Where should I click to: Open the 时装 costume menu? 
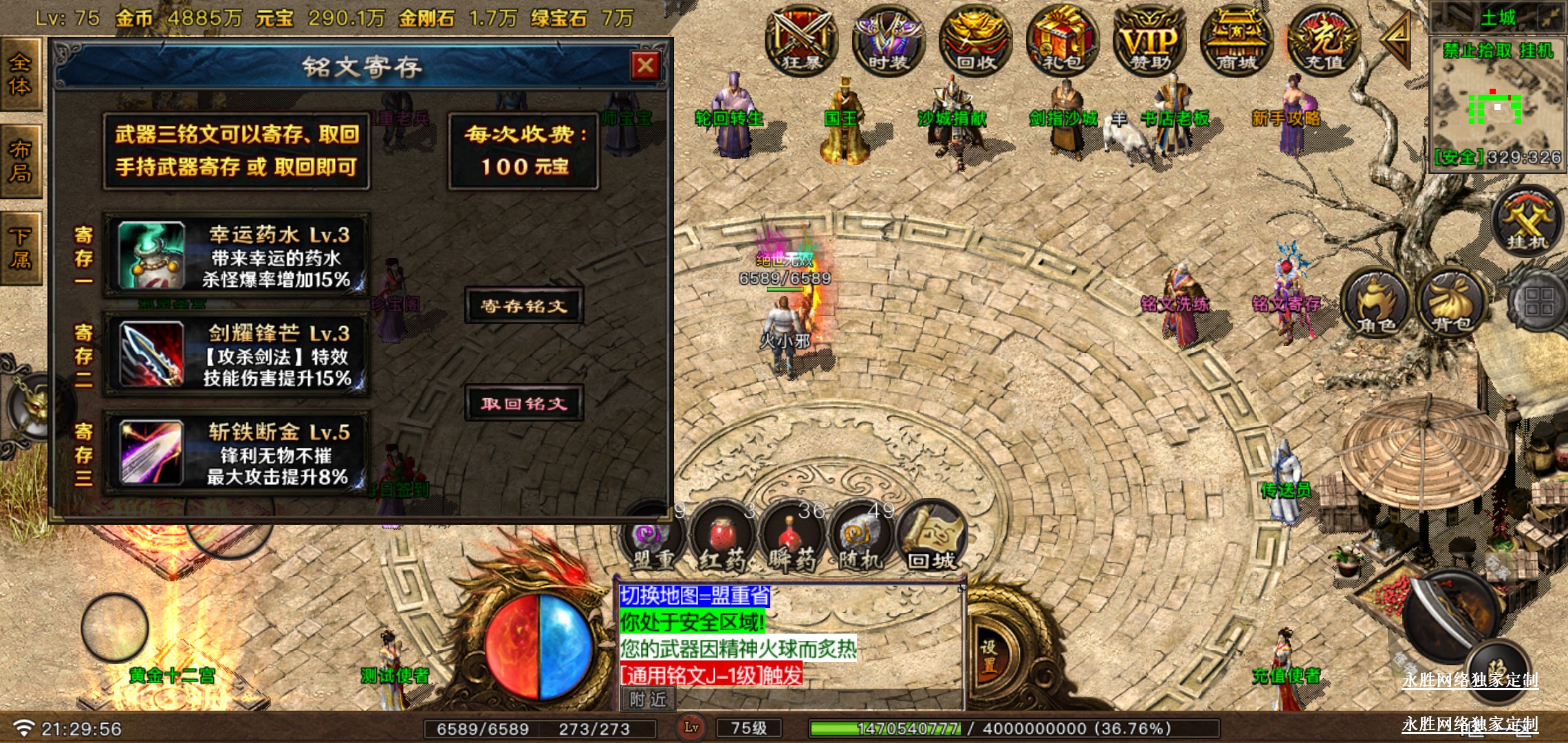(888, 40)
